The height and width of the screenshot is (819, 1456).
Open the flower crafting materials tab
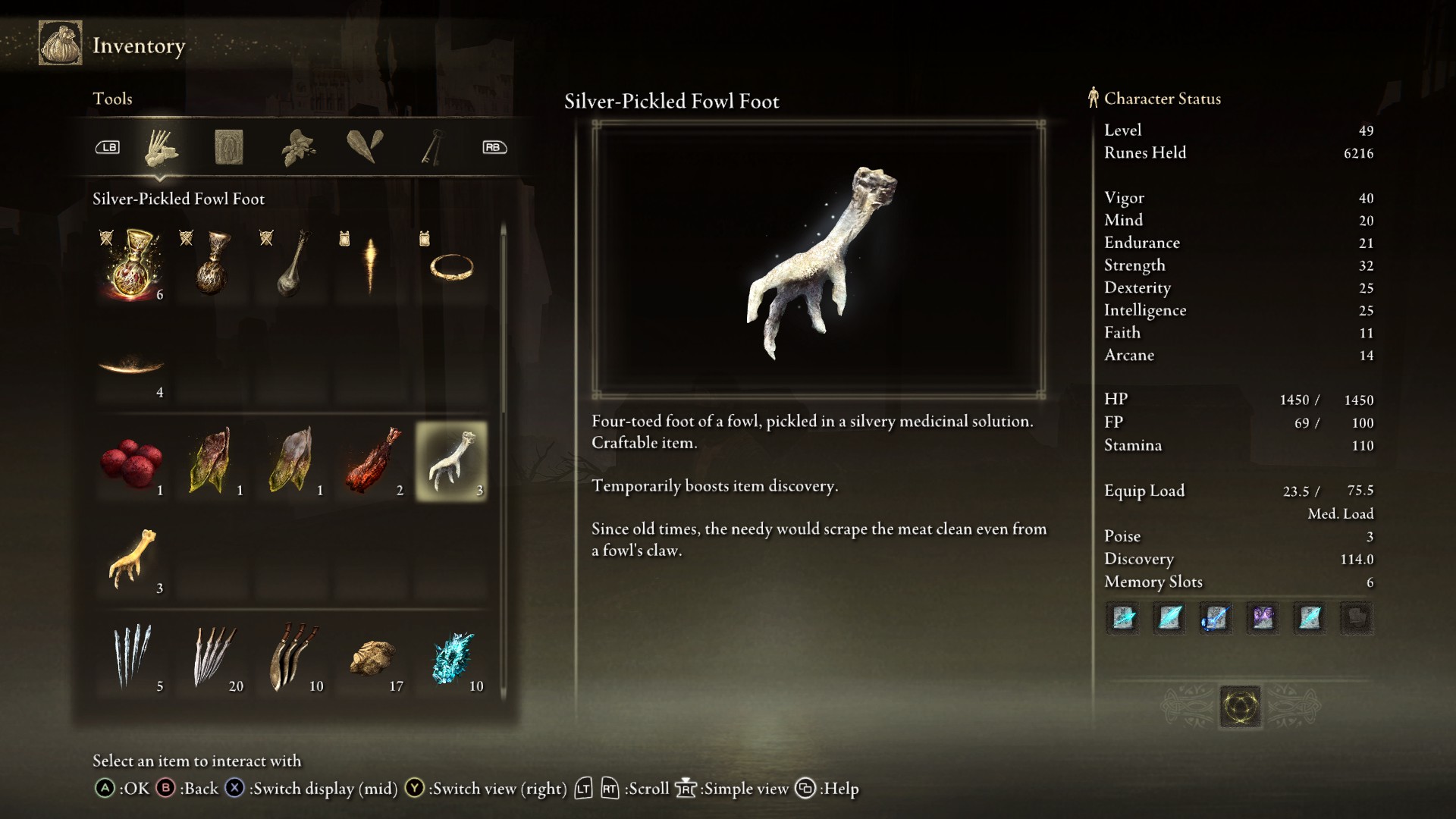[x=298, y=147]
